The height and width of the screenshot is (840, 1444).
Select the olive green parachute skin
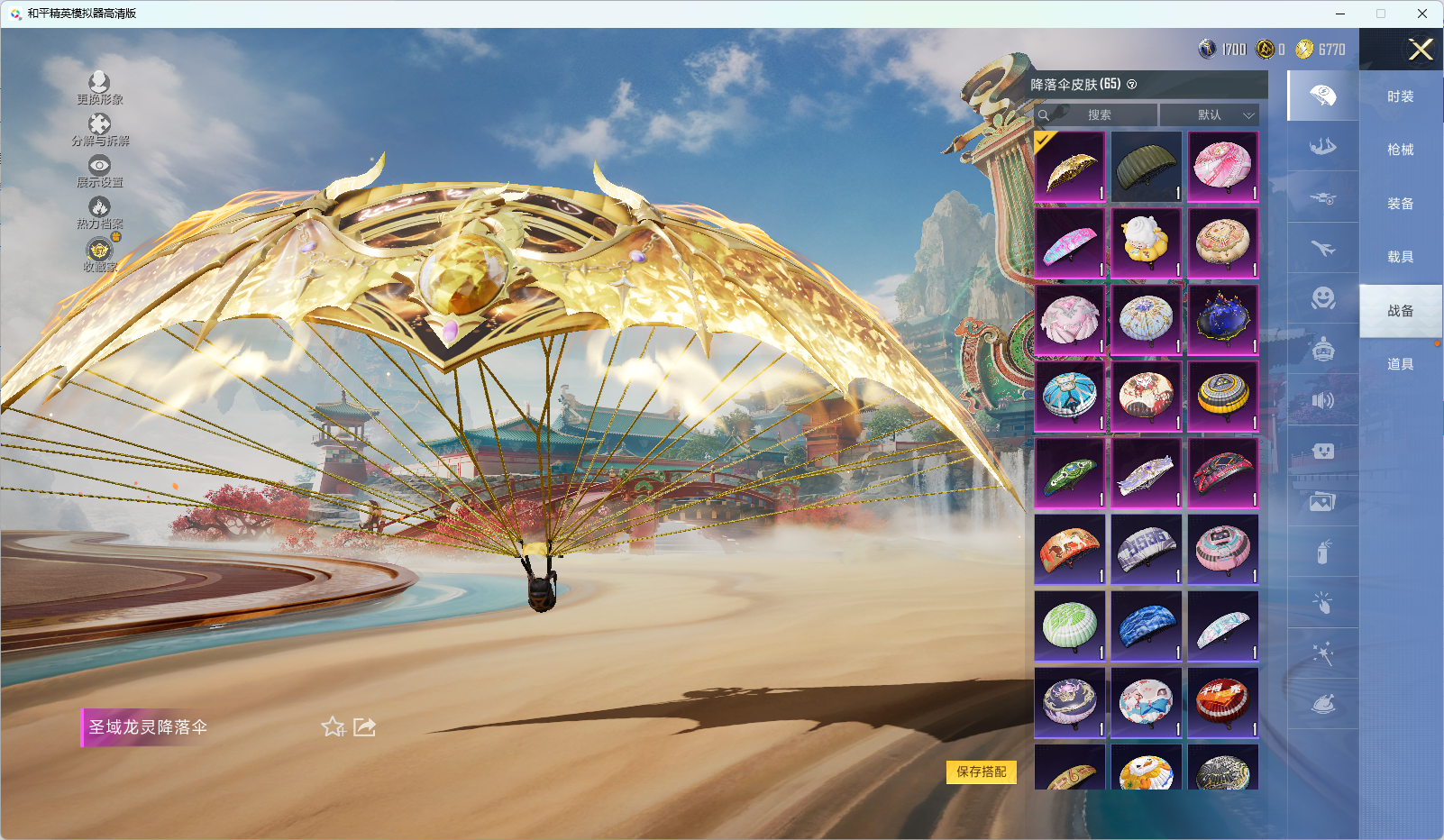click(1146, 167)
